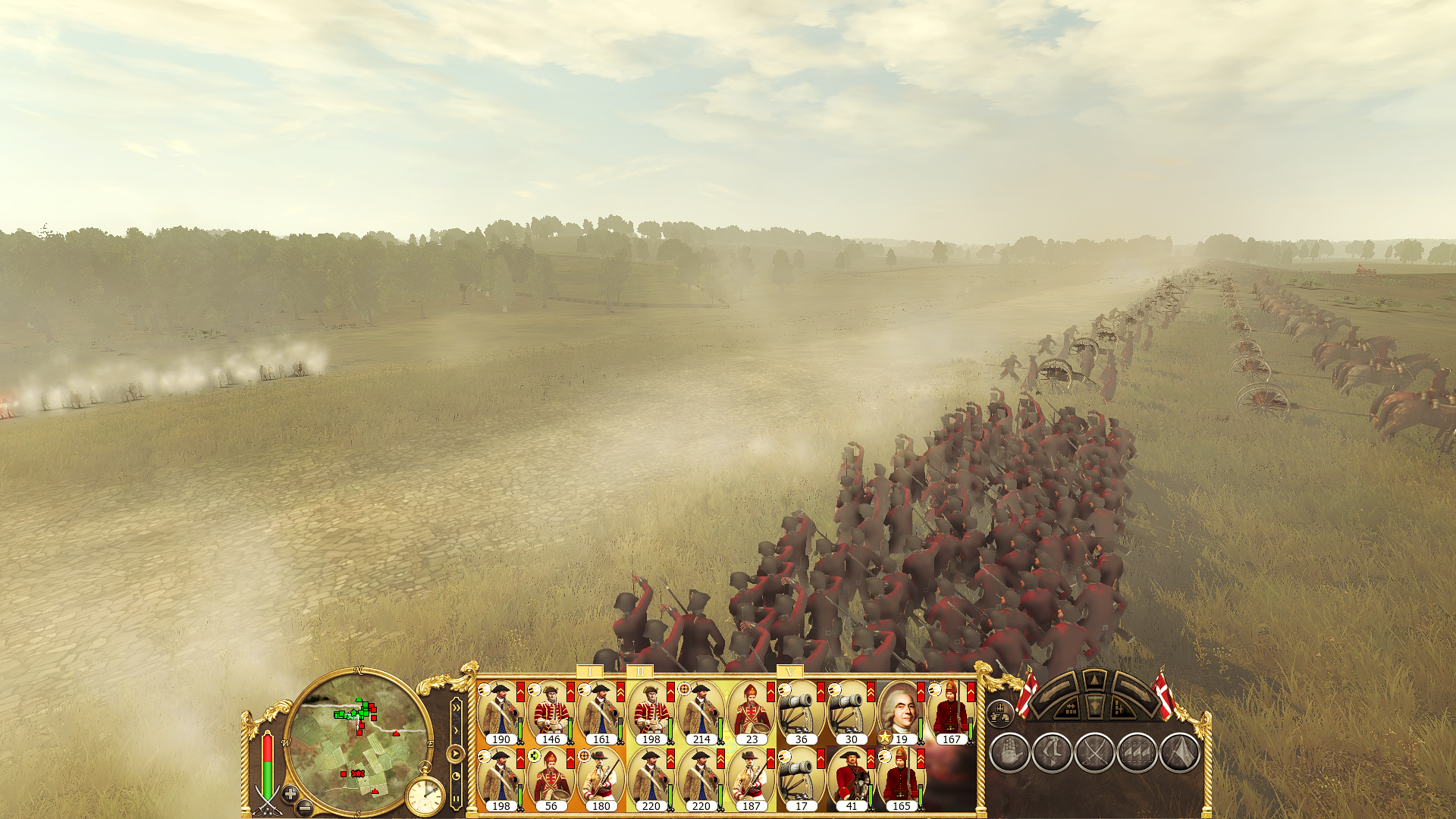Select the general's unit card with star
This screenshot has height=819, width=1456.
(x=901, y=713)
